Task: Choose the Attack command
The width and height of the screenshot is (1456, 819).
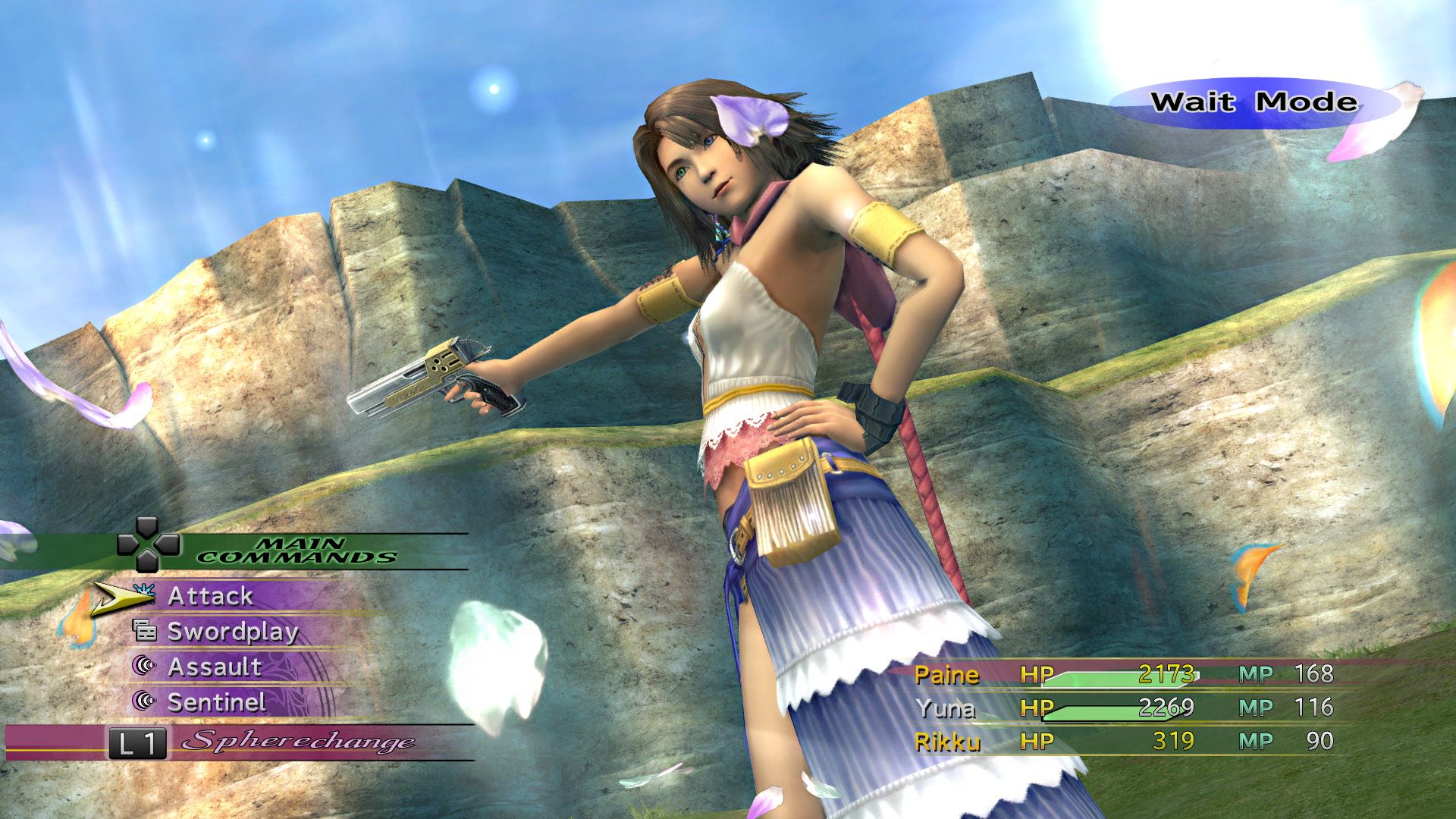Action: [210, 597]
